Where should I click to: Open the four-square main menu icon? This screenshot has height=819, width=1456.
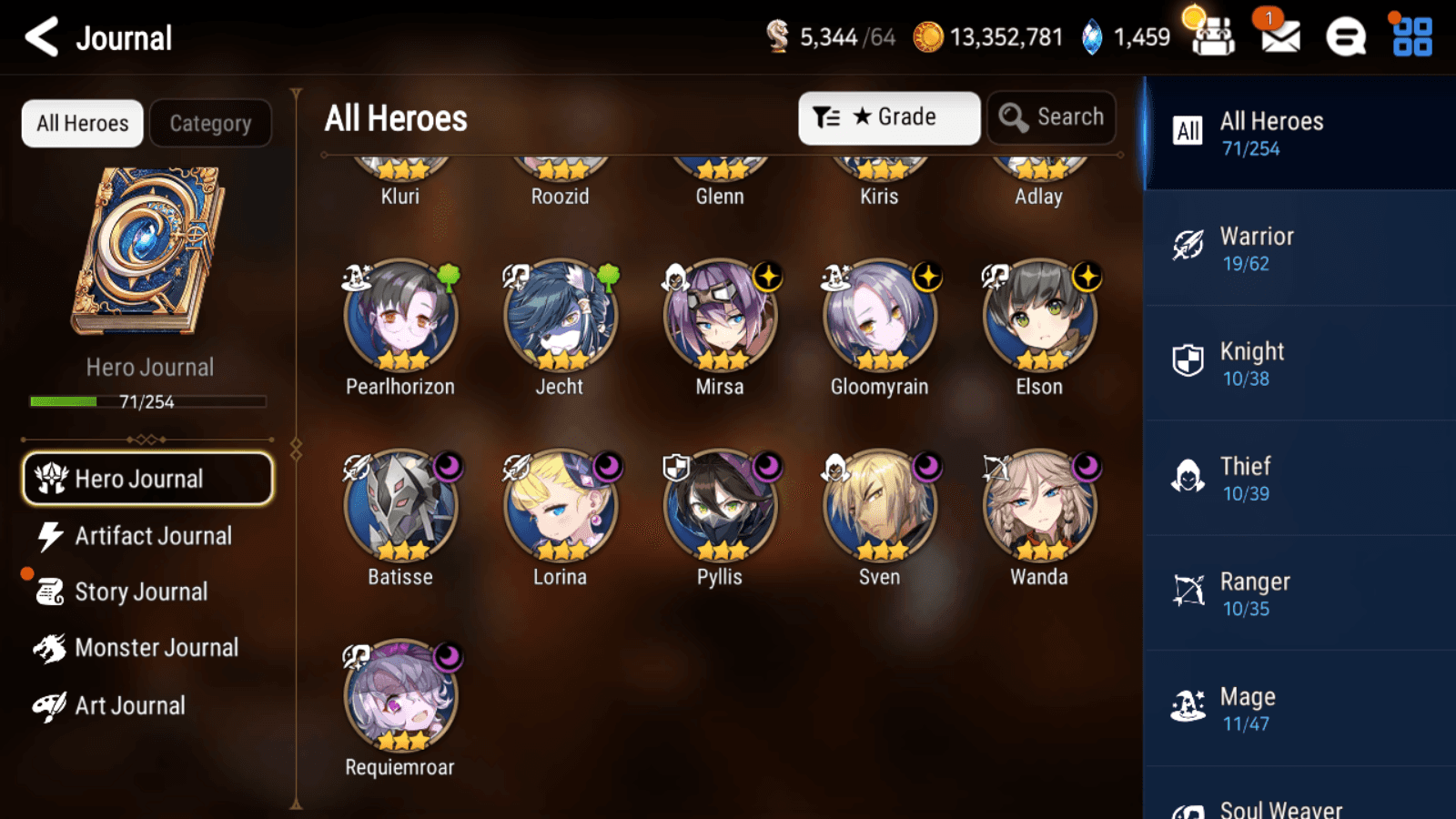1412,37
